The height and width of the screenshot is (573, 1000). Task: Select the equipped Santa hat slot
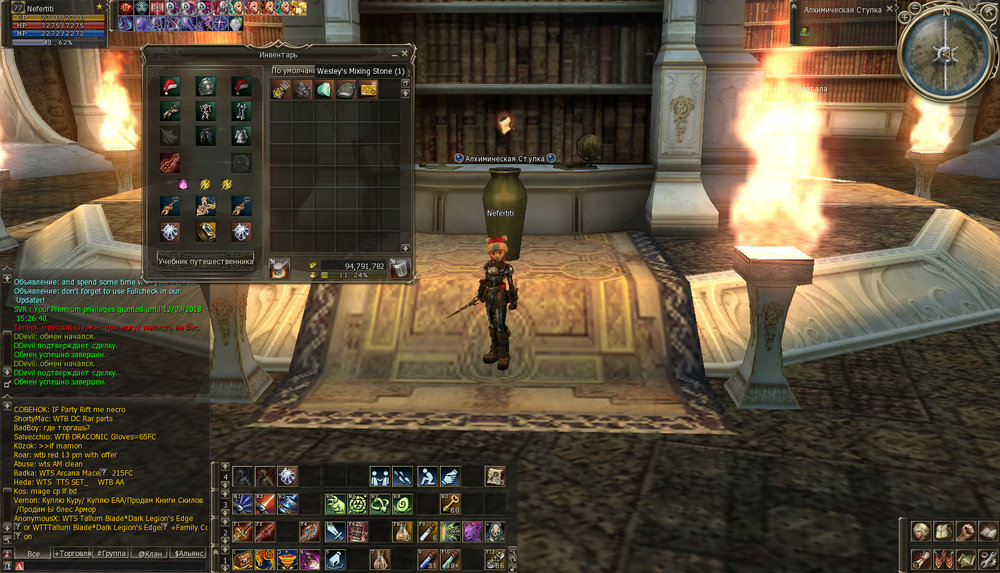(170, 86)
